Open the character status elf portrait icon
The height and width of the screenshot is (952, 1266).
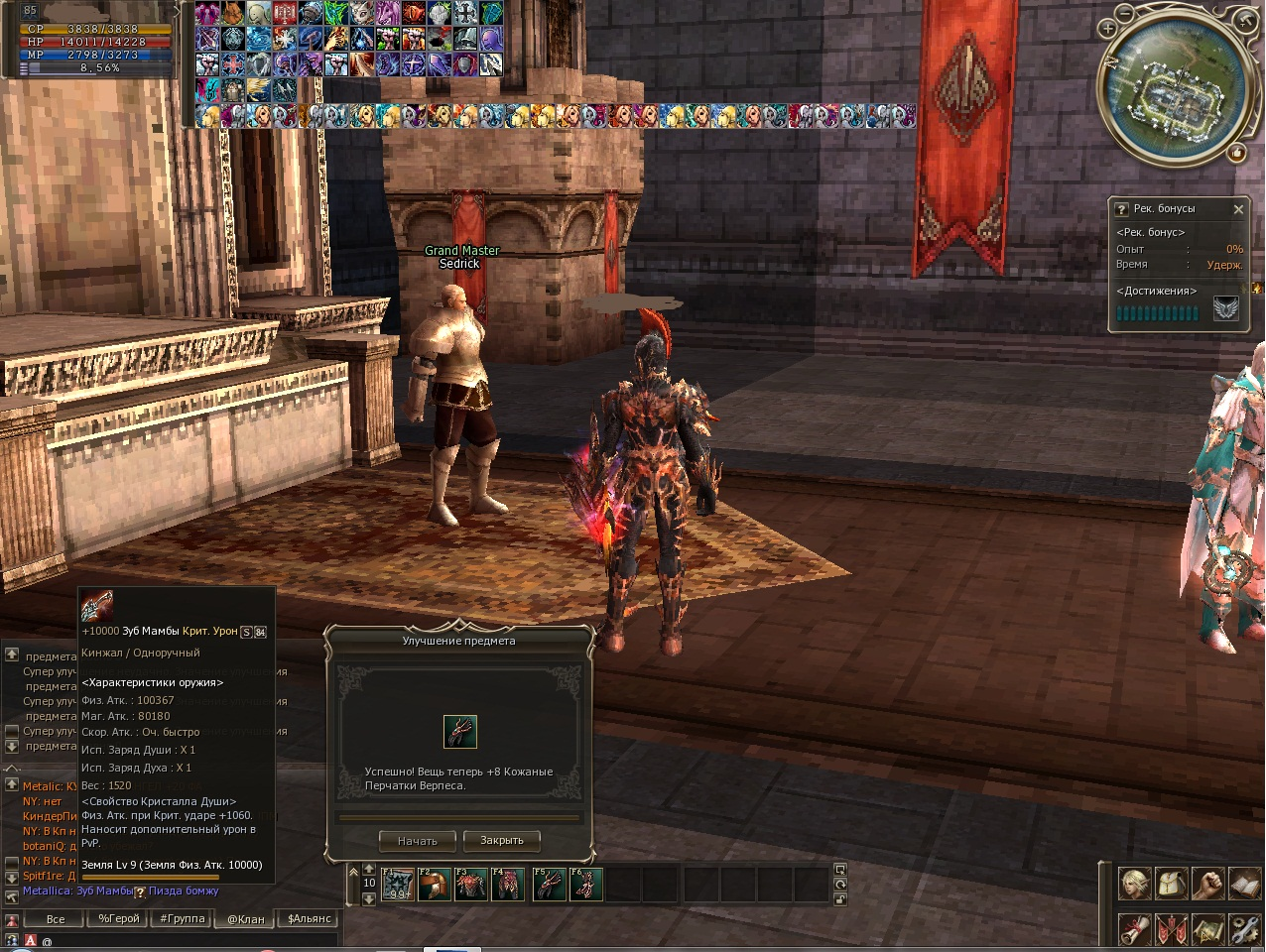pos(1135,883)
